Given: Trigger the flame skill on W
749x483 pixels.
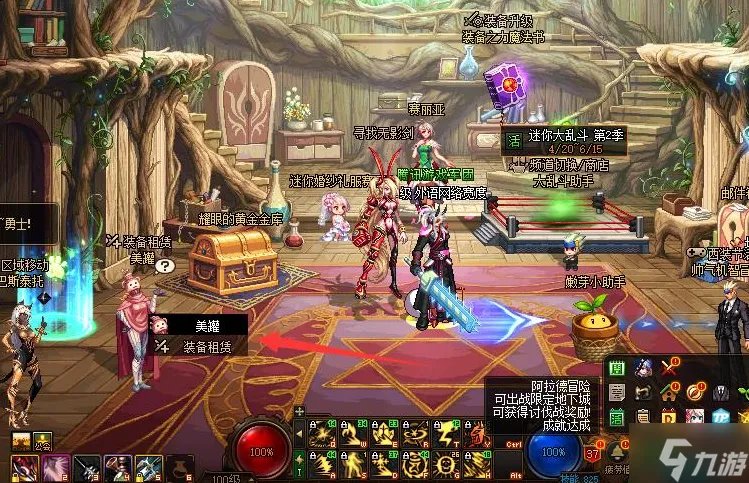Looking at the screenshot, I should [x=352, y=434].
